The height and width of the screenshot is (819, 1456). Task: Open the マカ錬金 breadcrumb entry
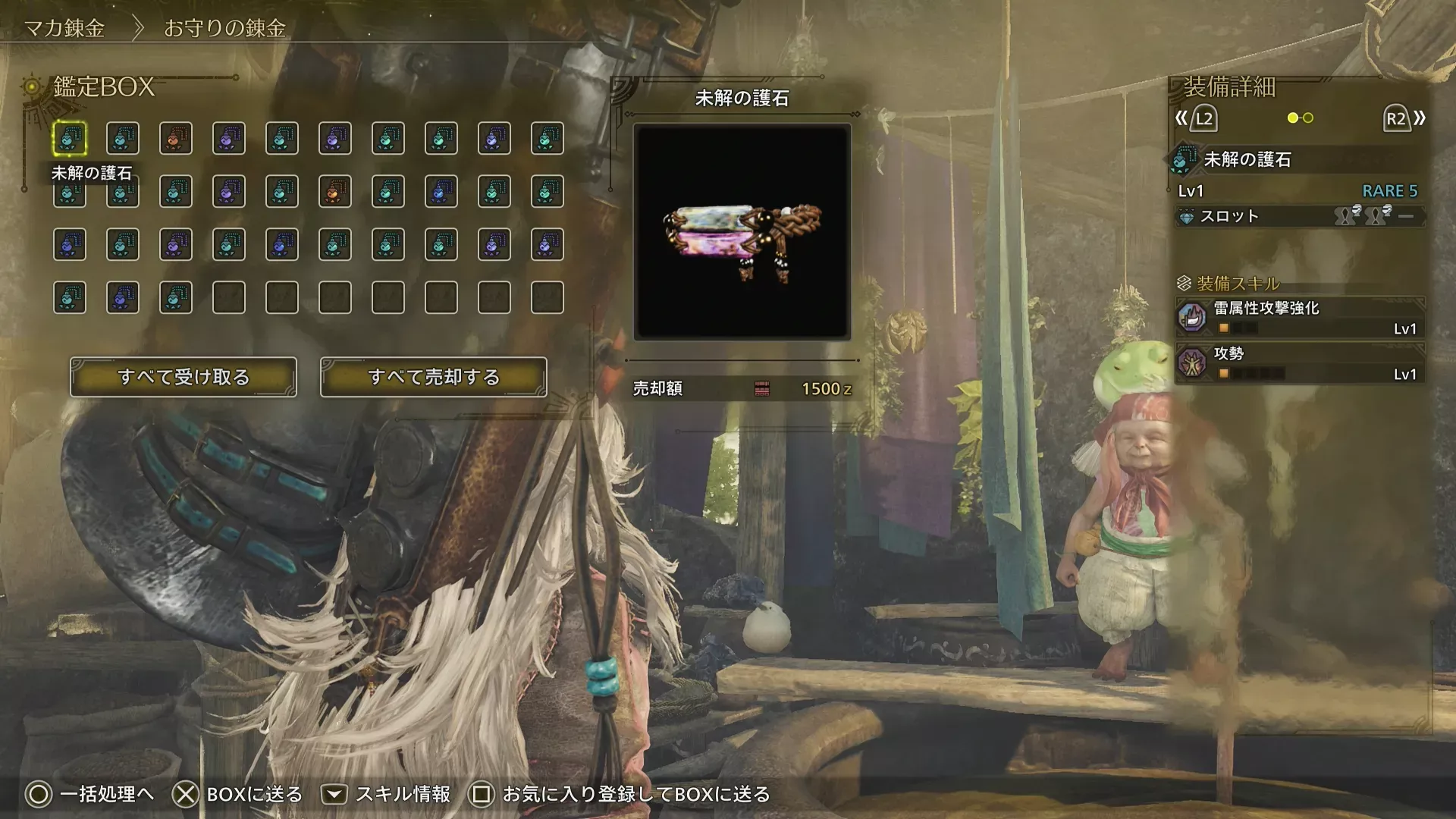64,28
